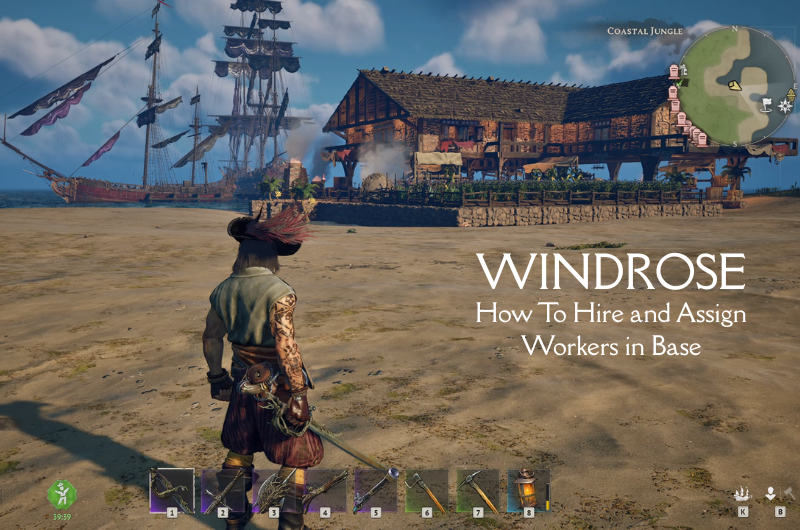This screenshot has height=530, width=800.
Task: Open the Coastal Jungle minimap
Action: 741,85
